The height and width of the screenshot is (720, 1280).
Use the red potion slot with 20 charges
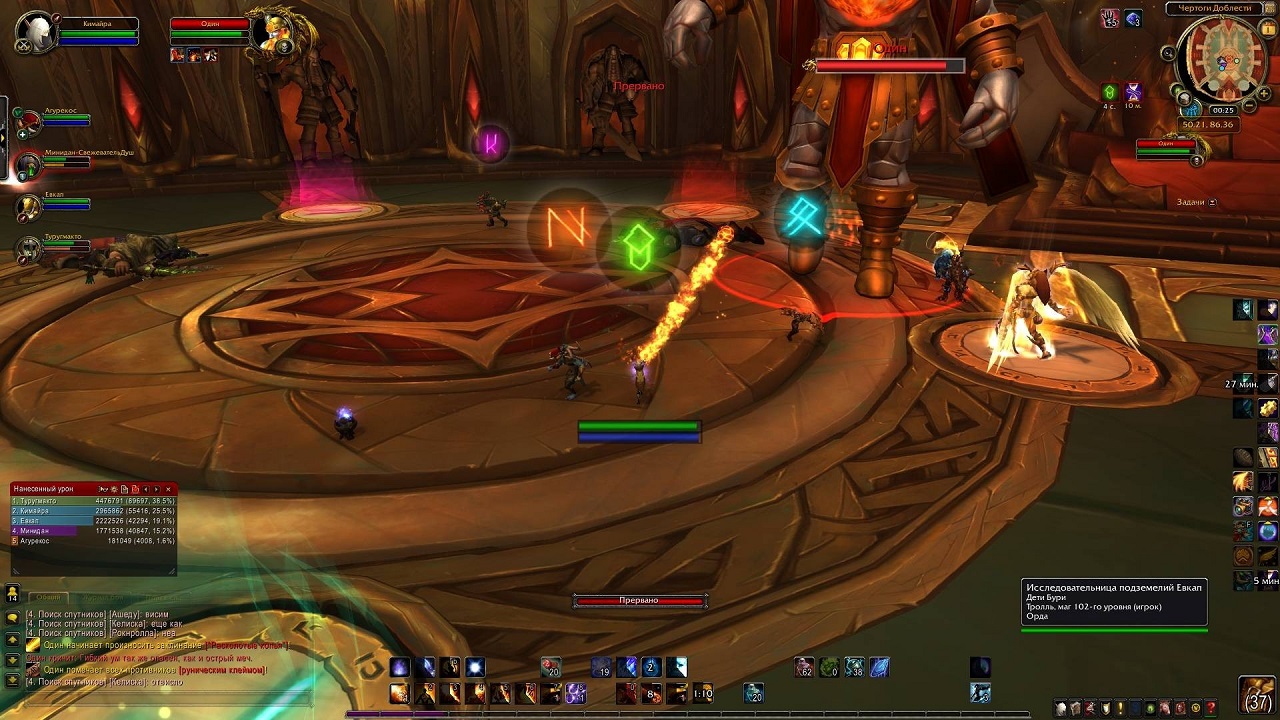click(x=551, y=667)
